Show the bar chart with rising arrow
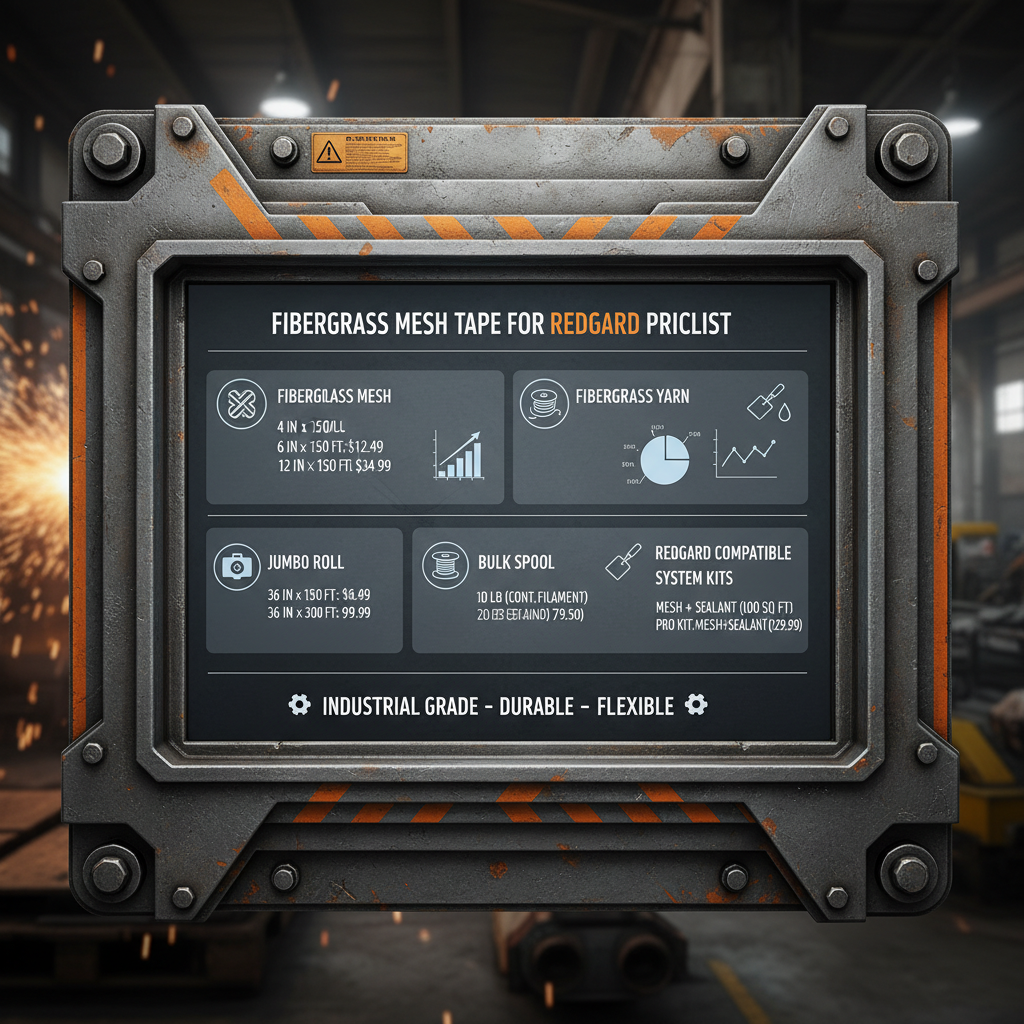The image size is (1024, 1024). pos(458,456)
